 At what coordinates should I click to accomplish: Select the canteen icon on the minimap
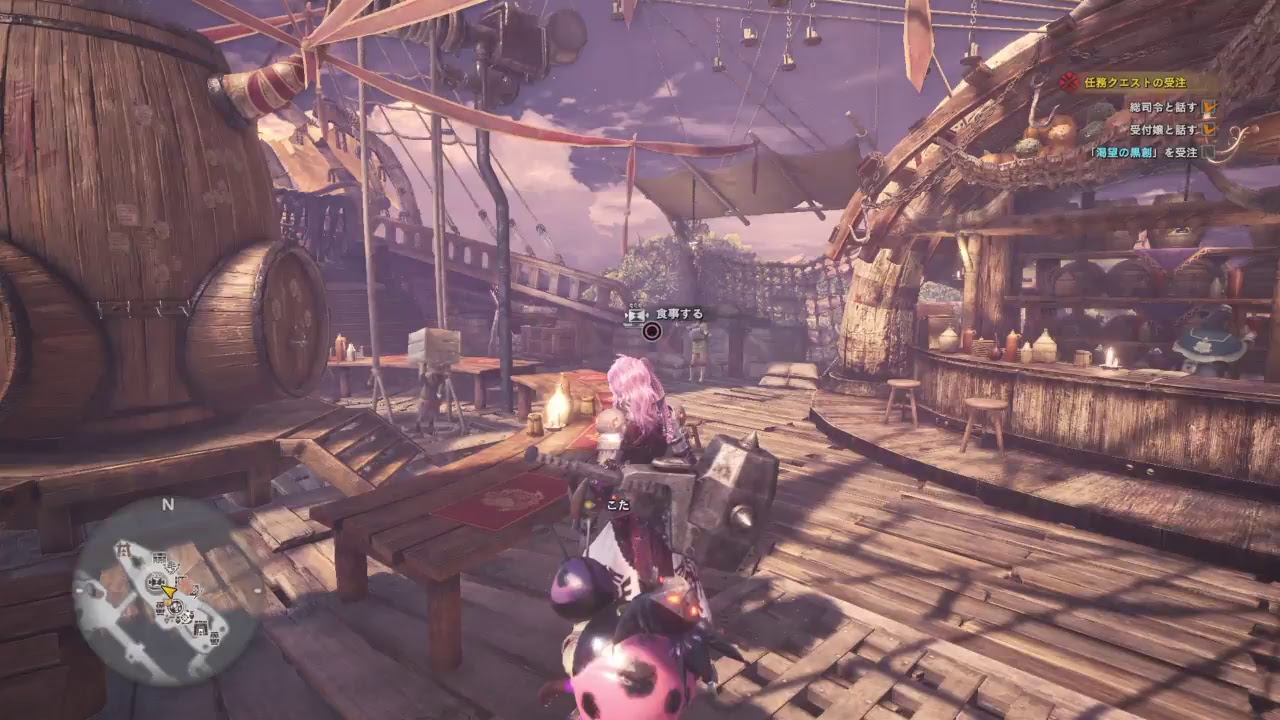pyautogui.click(x=156, y=582)
